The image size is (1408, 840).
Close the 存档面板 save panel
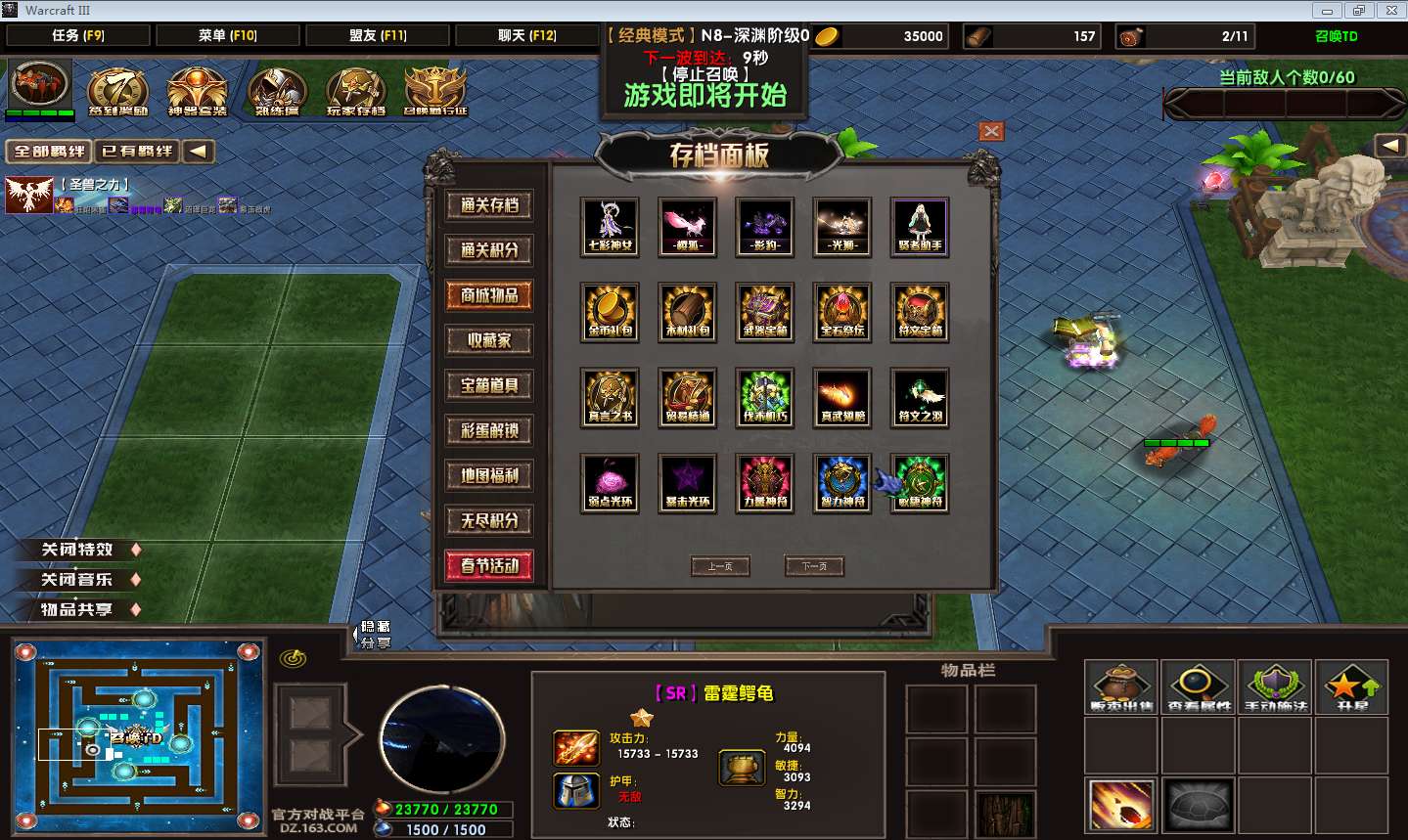[991, 131]
